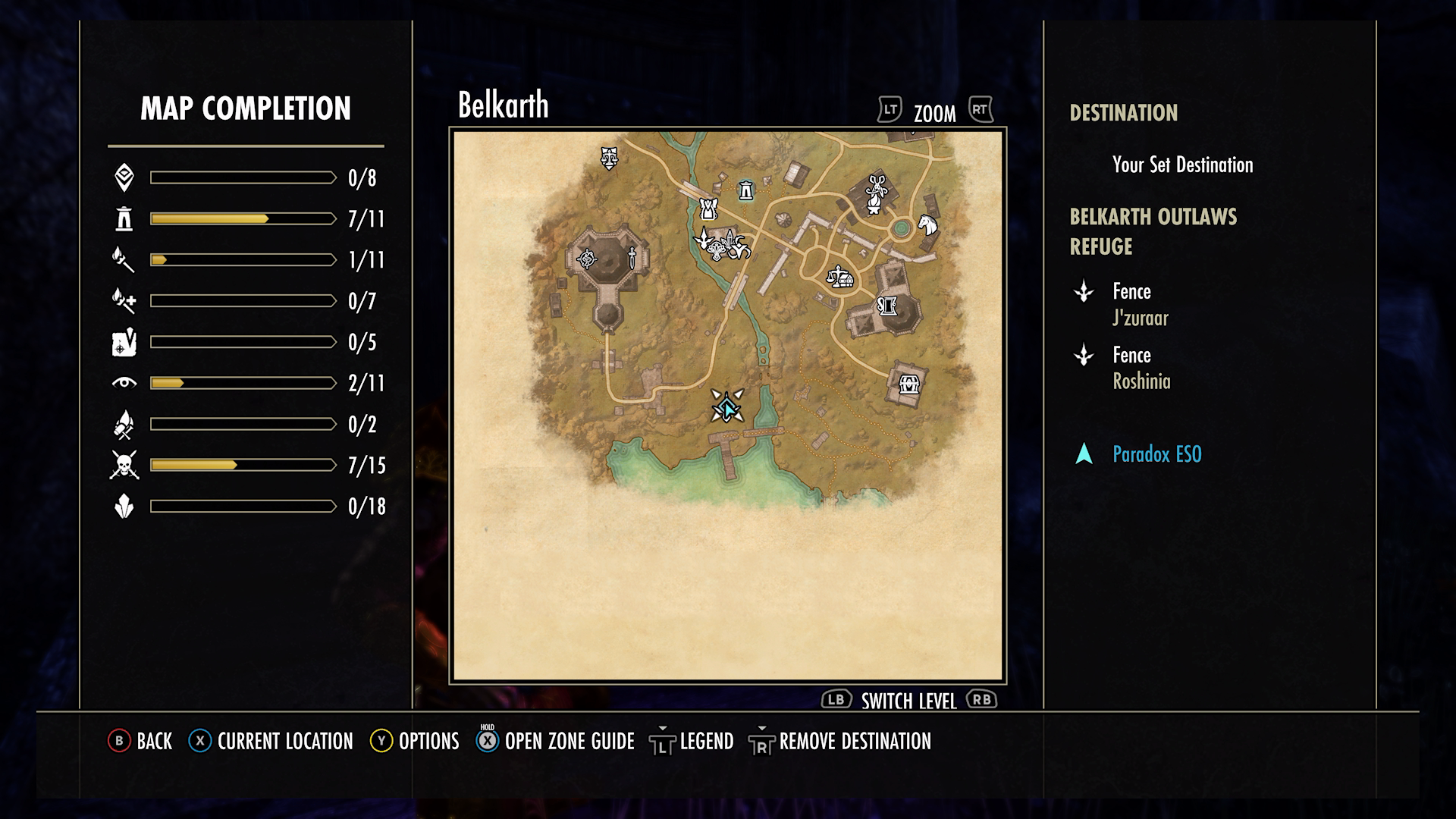Select the bank treasure chest map marker
The height and width of the screenshot is (819, 1456).
pos(908,384)
